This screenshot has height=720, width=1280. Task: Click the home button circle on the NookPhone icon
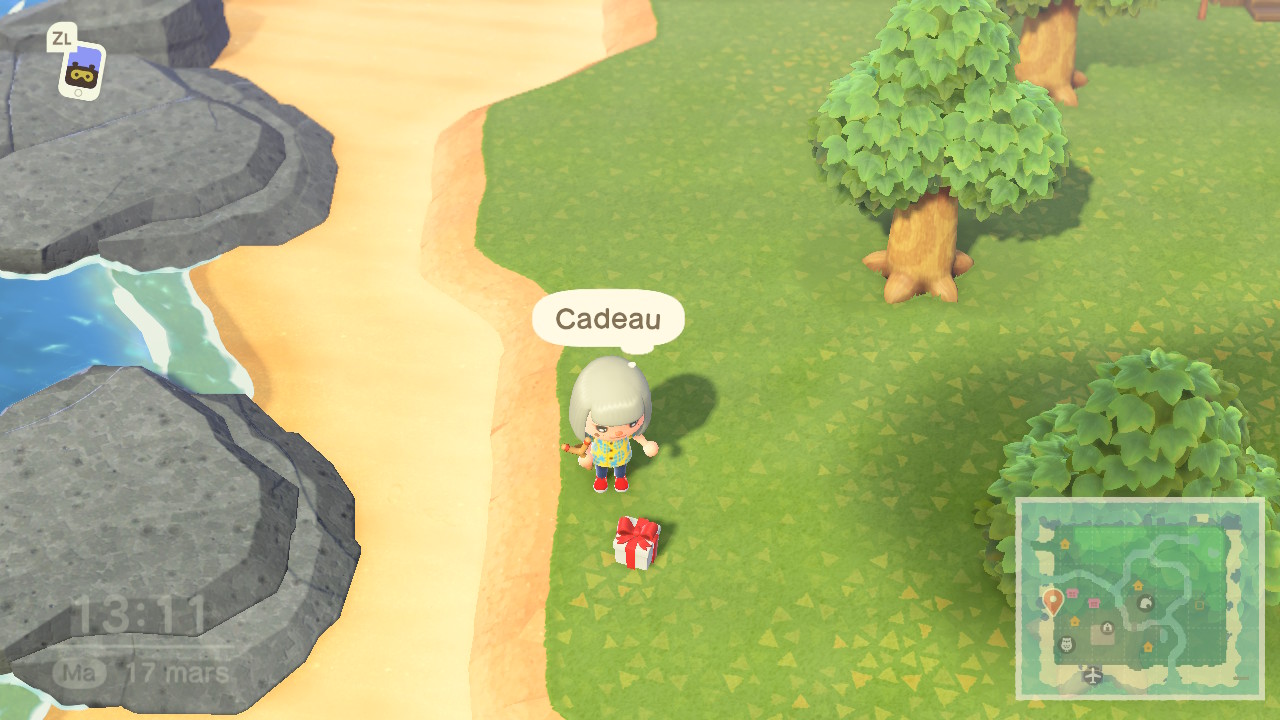click(x=78, y=92)
